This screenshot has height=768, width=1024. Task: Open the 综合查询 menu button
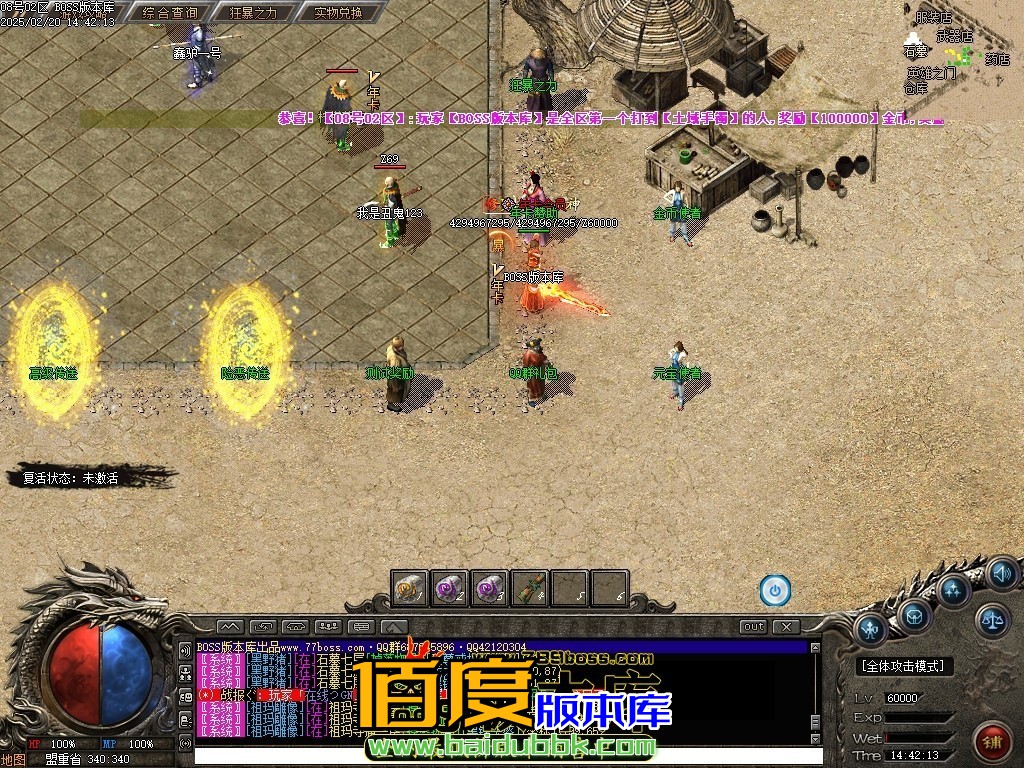(170, 13)
